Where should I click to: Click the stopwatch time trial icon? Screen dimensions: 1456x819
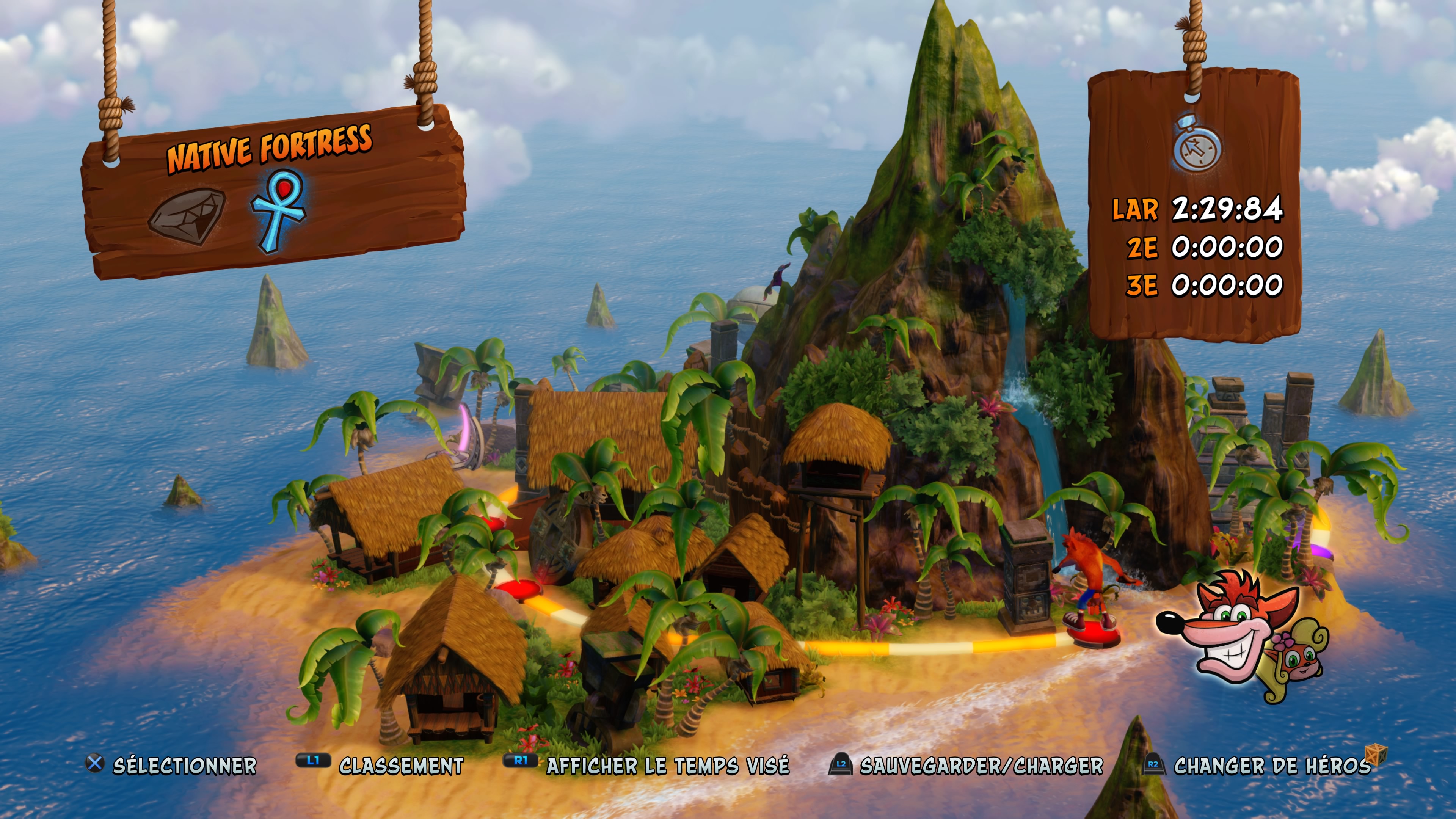point(1197,144)
